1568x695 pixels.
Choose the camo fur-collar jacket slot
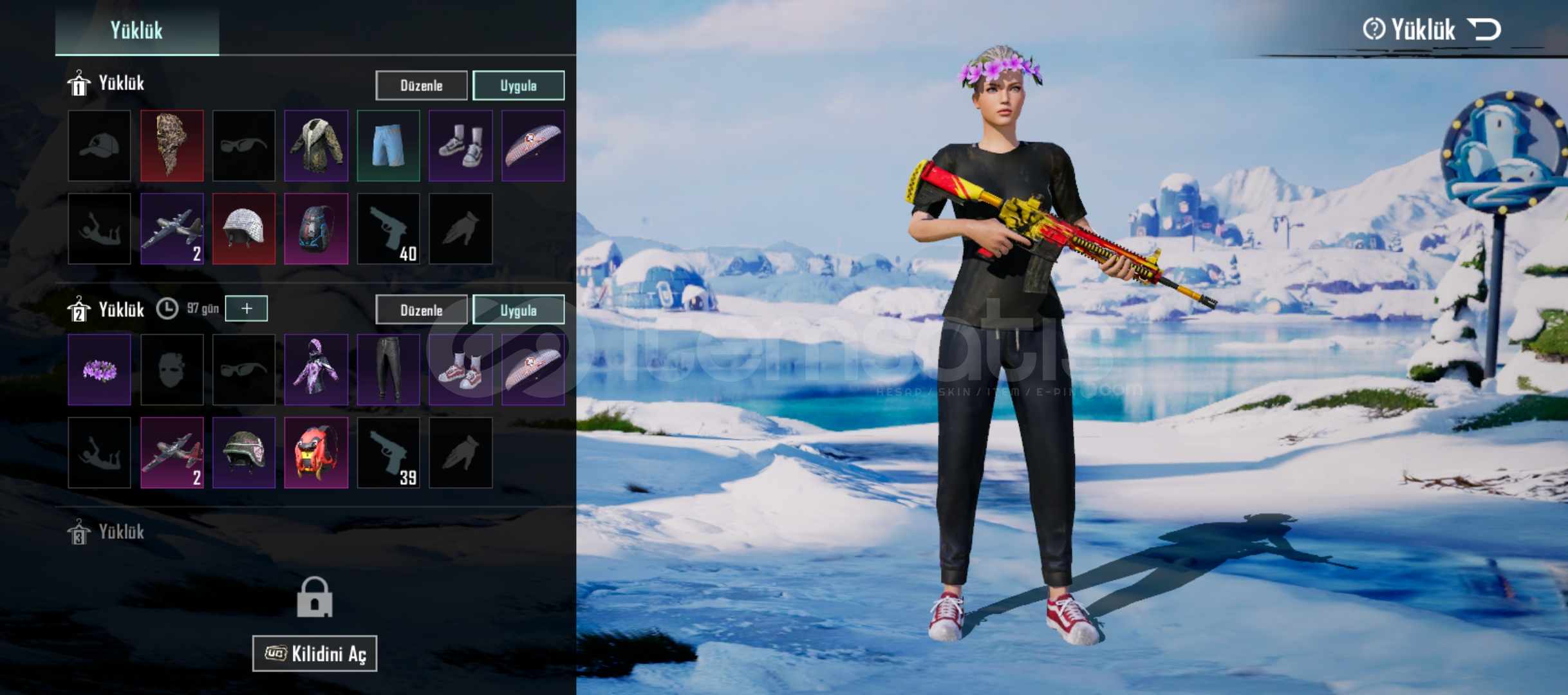click(316, 145)
